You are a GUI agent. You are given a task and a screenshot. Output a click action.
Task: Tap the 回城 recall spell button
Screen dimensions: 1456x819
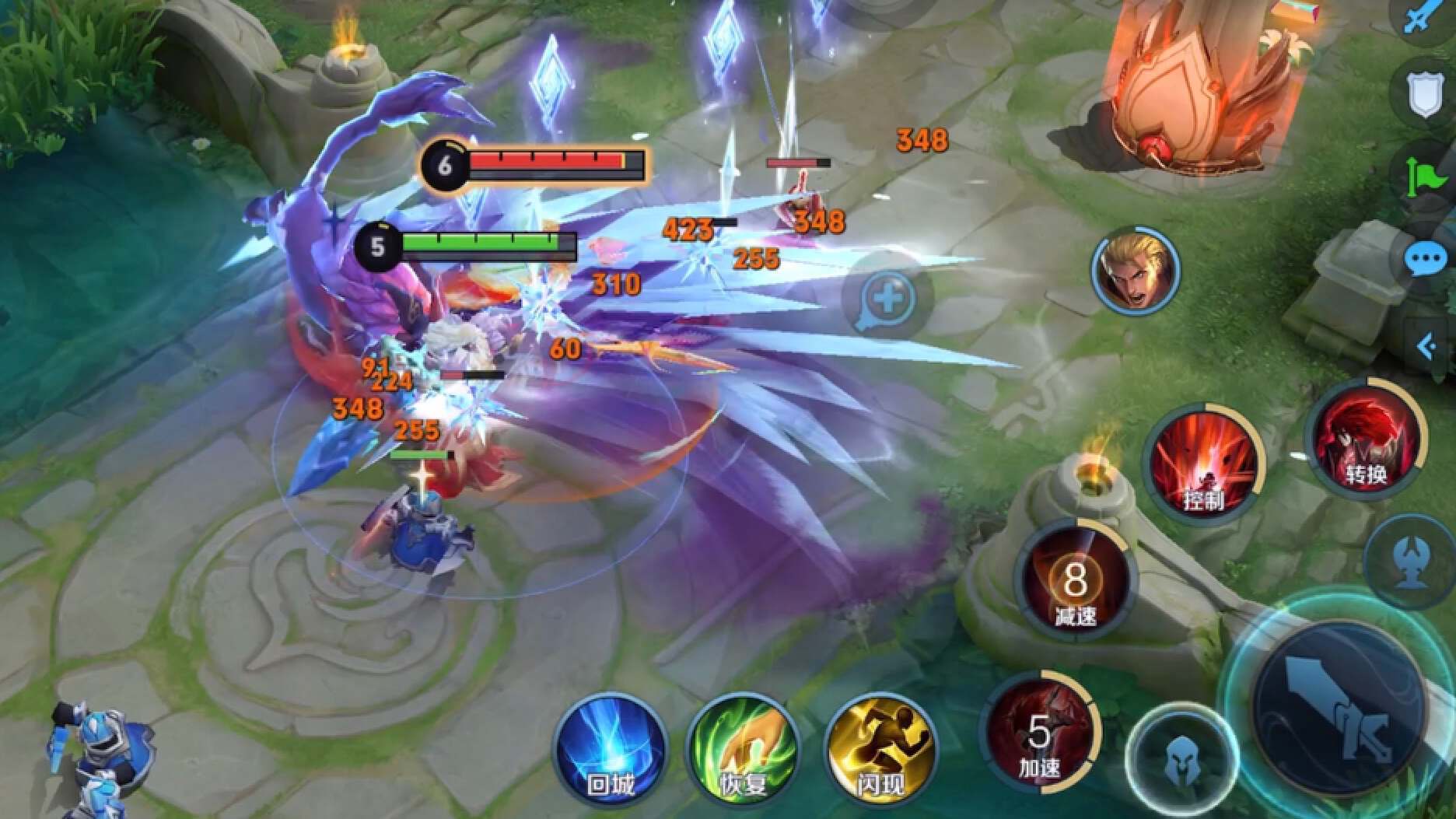pos(611,747)
